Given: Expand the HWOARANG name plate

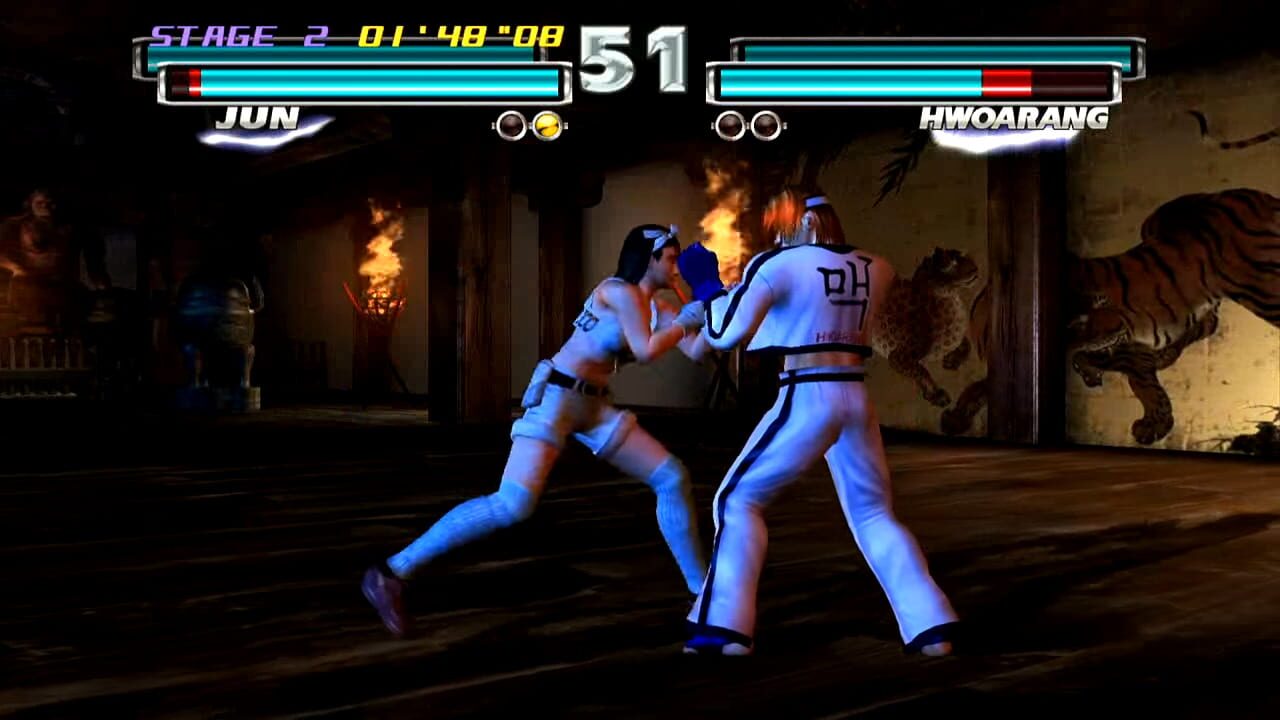Looking at the screenshot, I should 1015,118.
